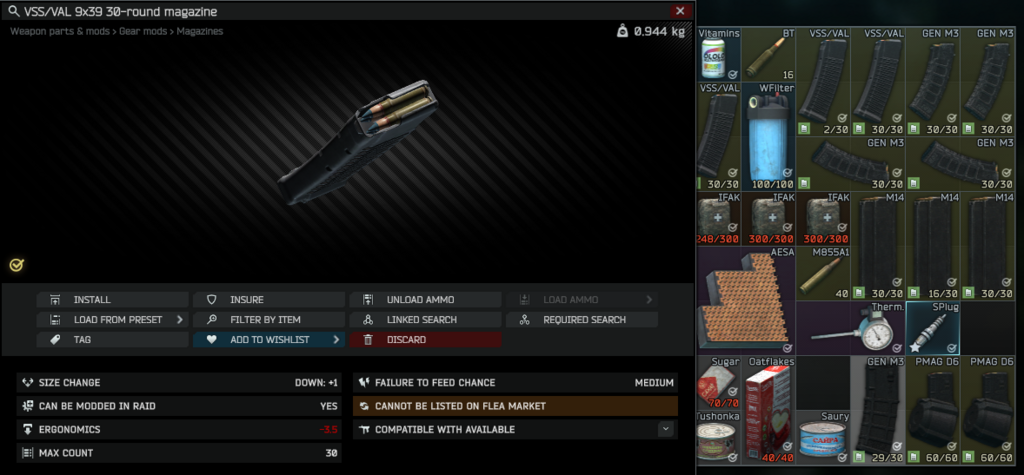Viewport: 1024px width, 475px height.
Task: Add magazine to wishlist
Action: click(x=269, y=340)
